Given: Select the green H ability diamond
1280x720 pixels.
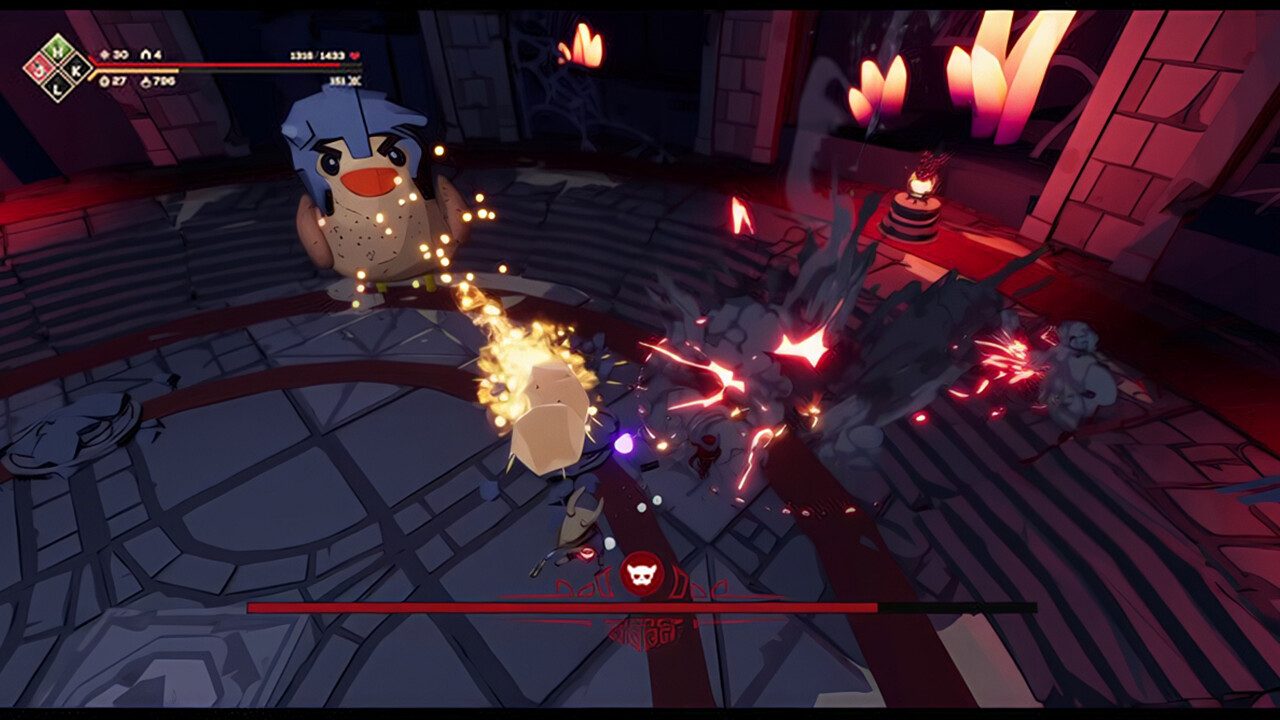Looking at the screenshot, I should click(58, 52).
